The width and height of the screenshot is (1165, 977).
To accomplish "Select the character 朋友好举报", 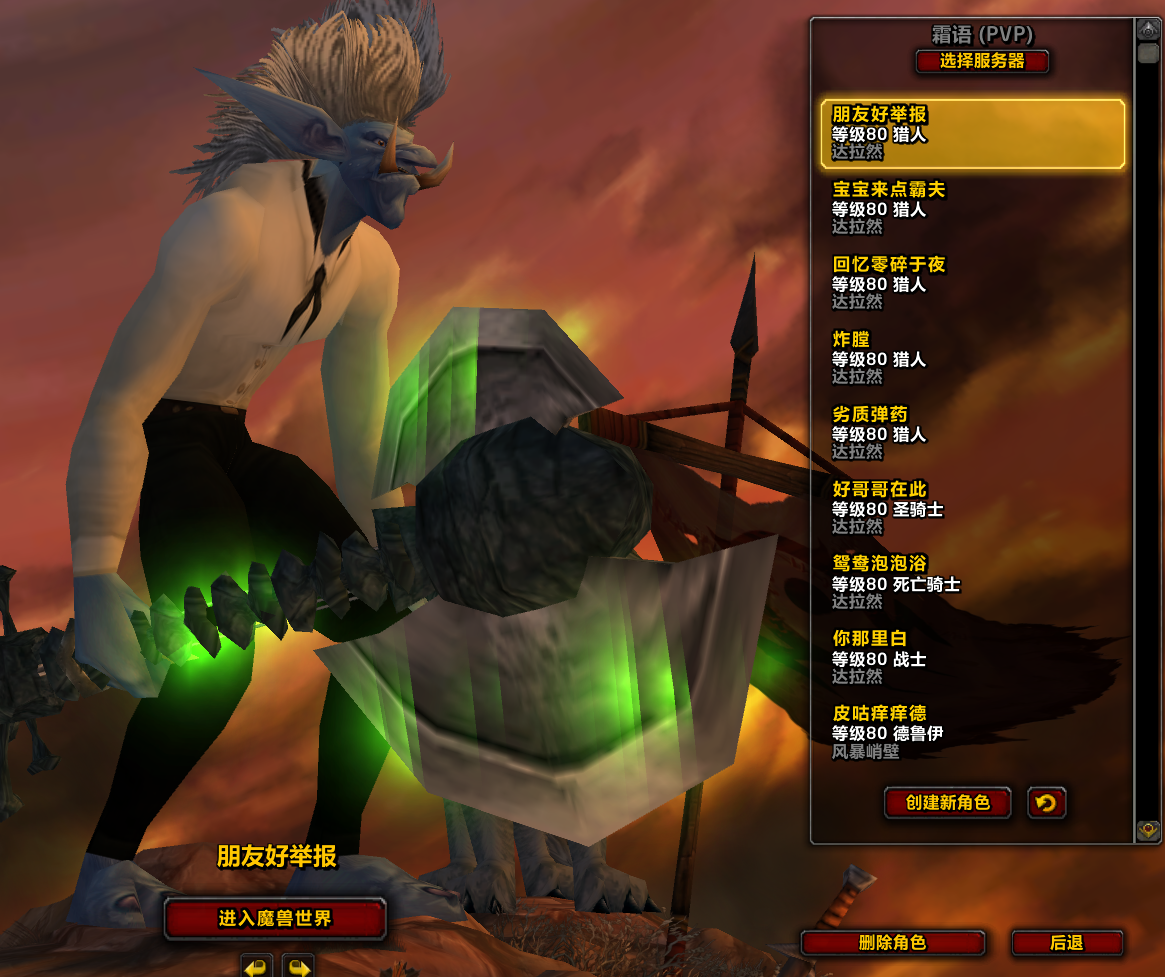I will (x=972, y=133).
